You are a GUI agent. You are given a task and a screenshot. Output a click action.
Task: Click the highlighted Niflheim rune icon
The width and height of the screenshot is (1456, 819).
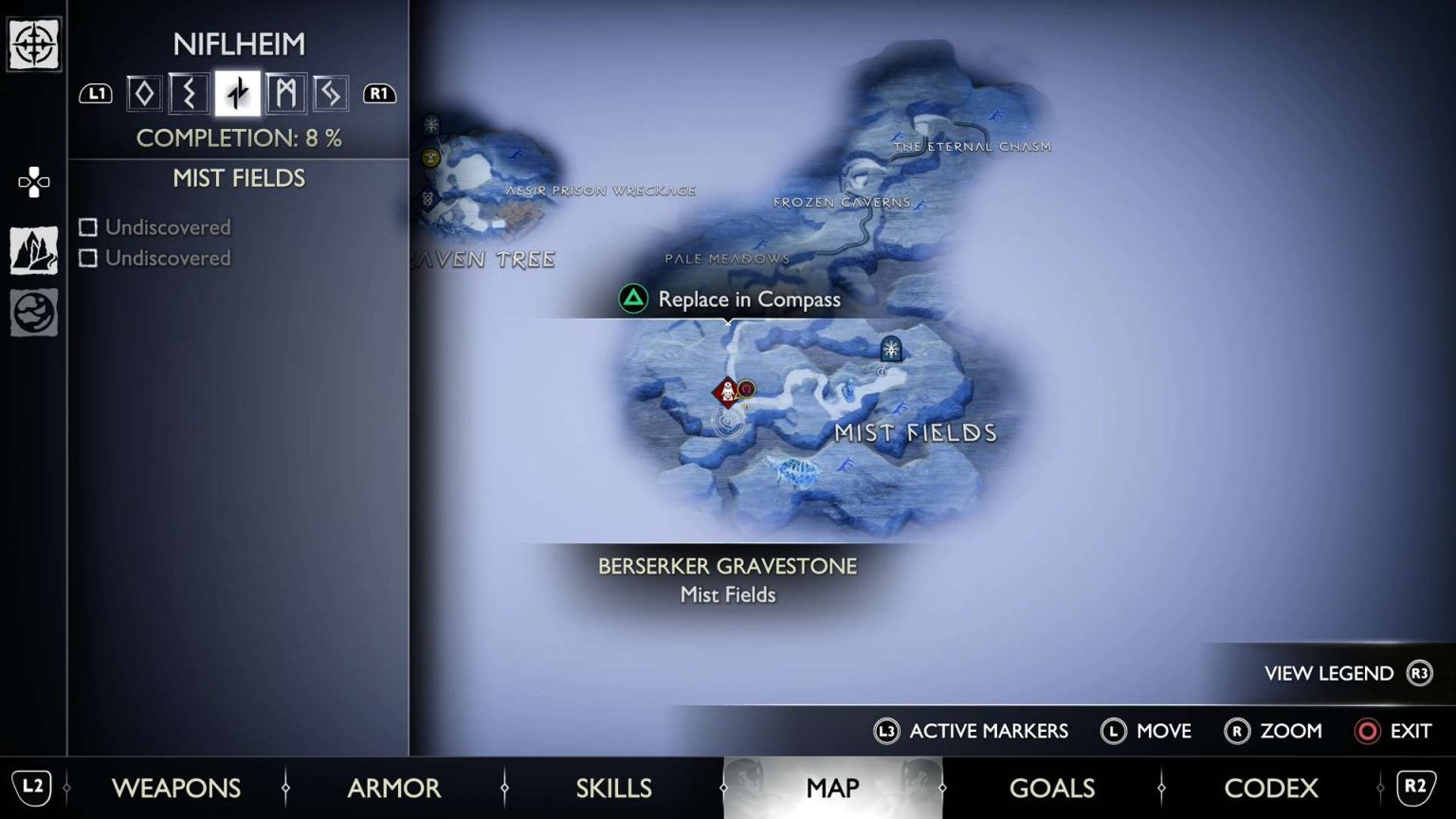point(237,93)
